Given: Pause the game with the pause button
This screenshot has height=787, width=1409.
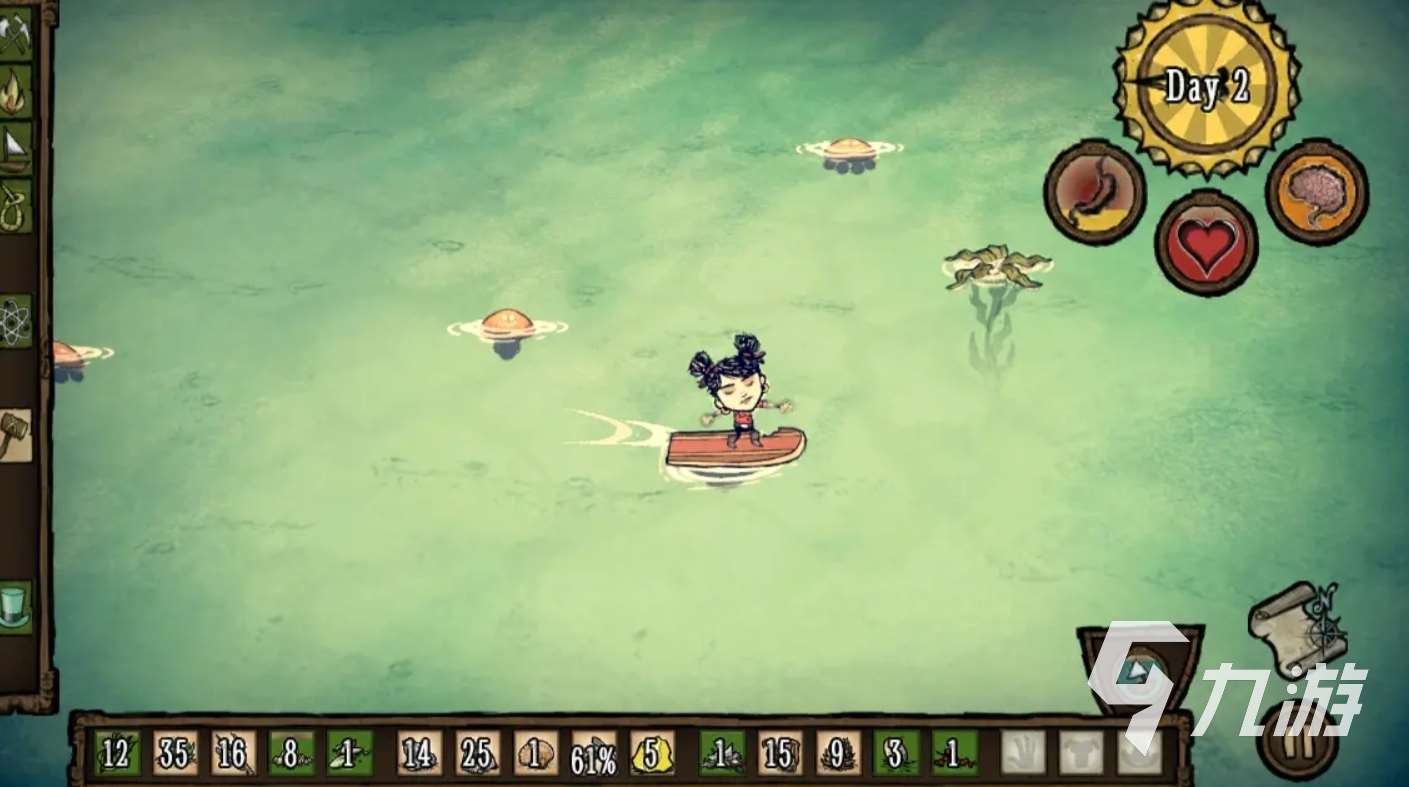Looking at the screenshot, I should [x=1297, y=742].
